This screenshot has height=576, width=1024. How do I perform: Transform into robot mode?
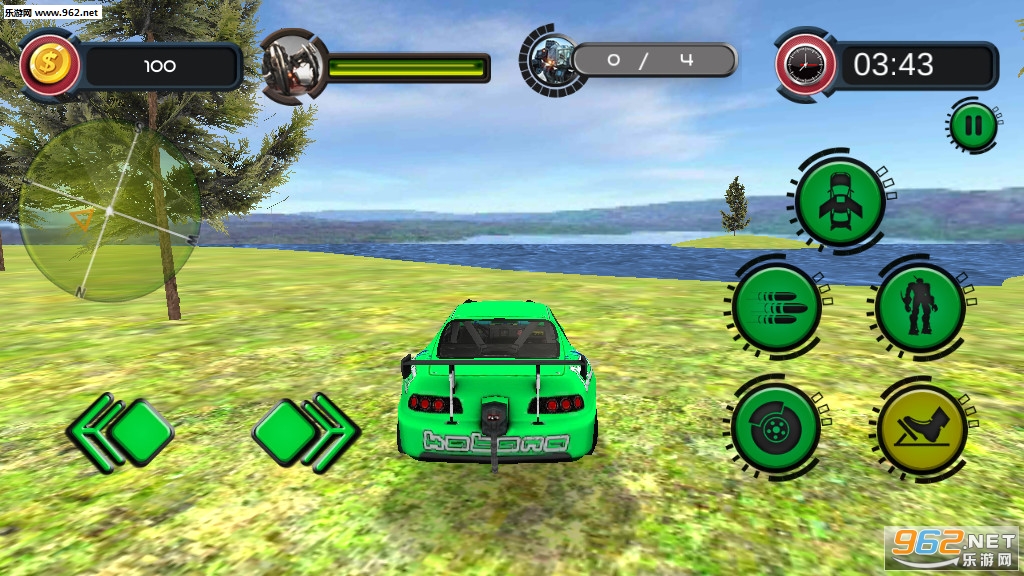(920, 307)
